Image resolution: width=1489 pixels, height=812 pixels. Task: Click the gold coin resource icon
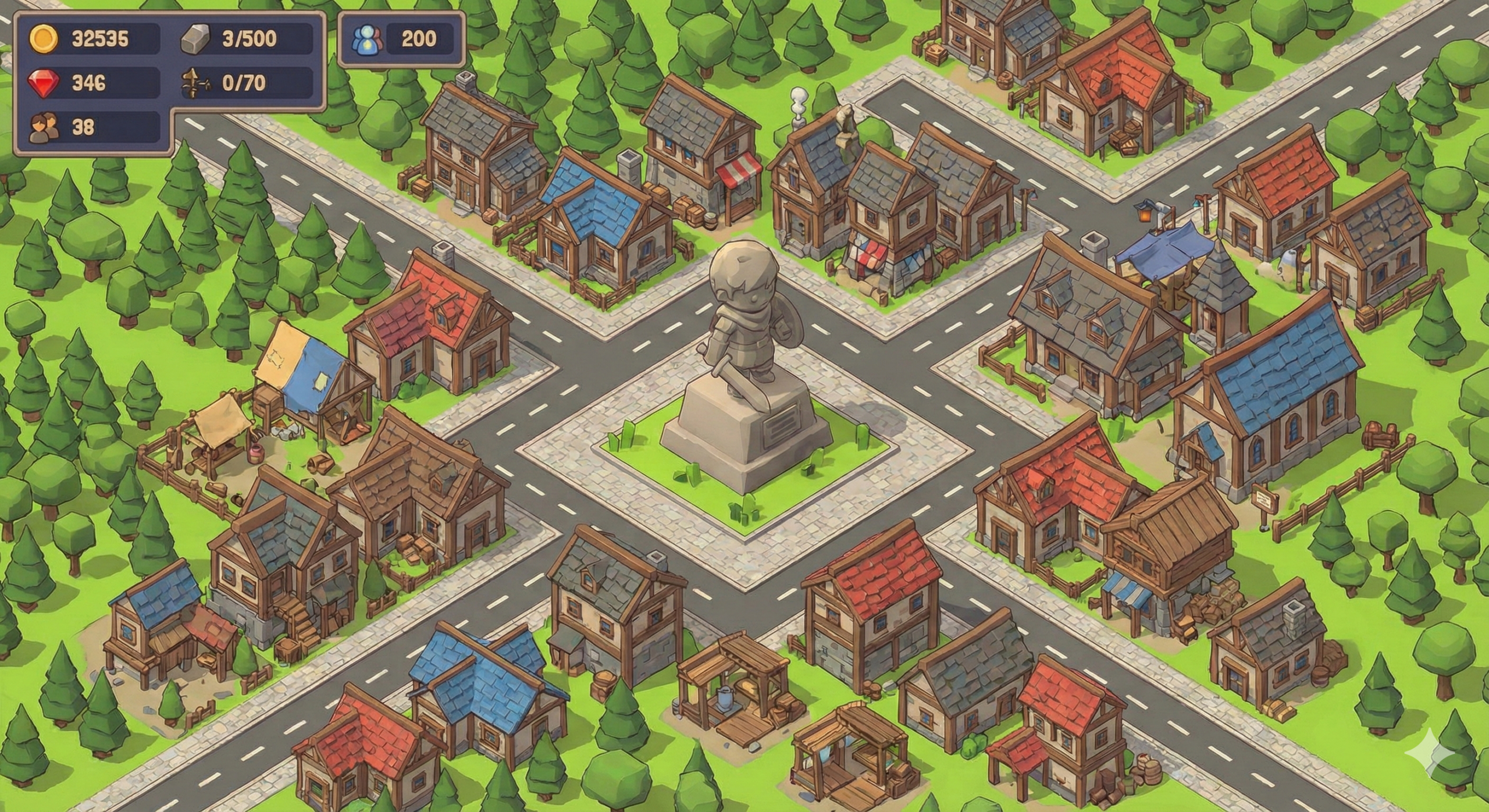pos(44,39)
